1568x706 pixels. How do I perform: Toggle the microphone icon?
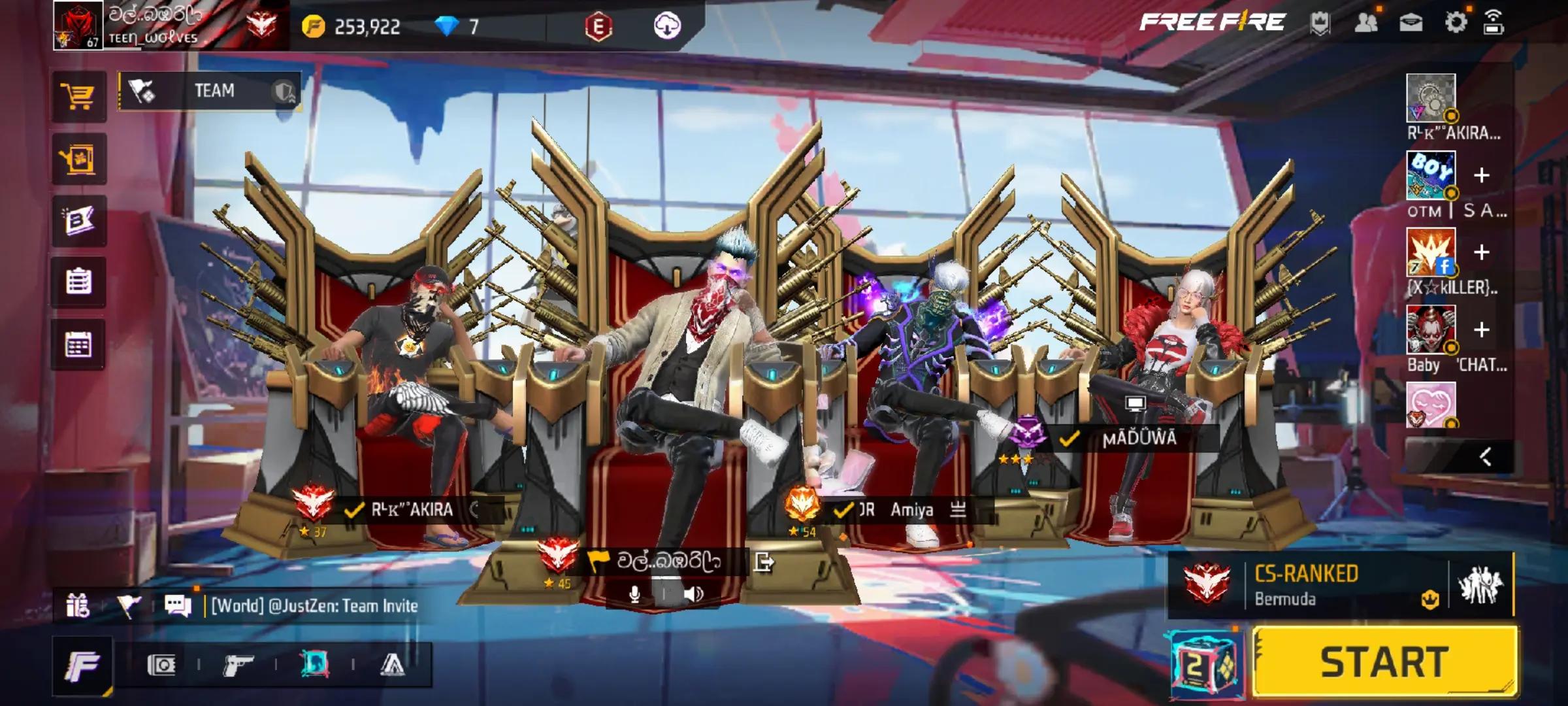click(634, 594)
